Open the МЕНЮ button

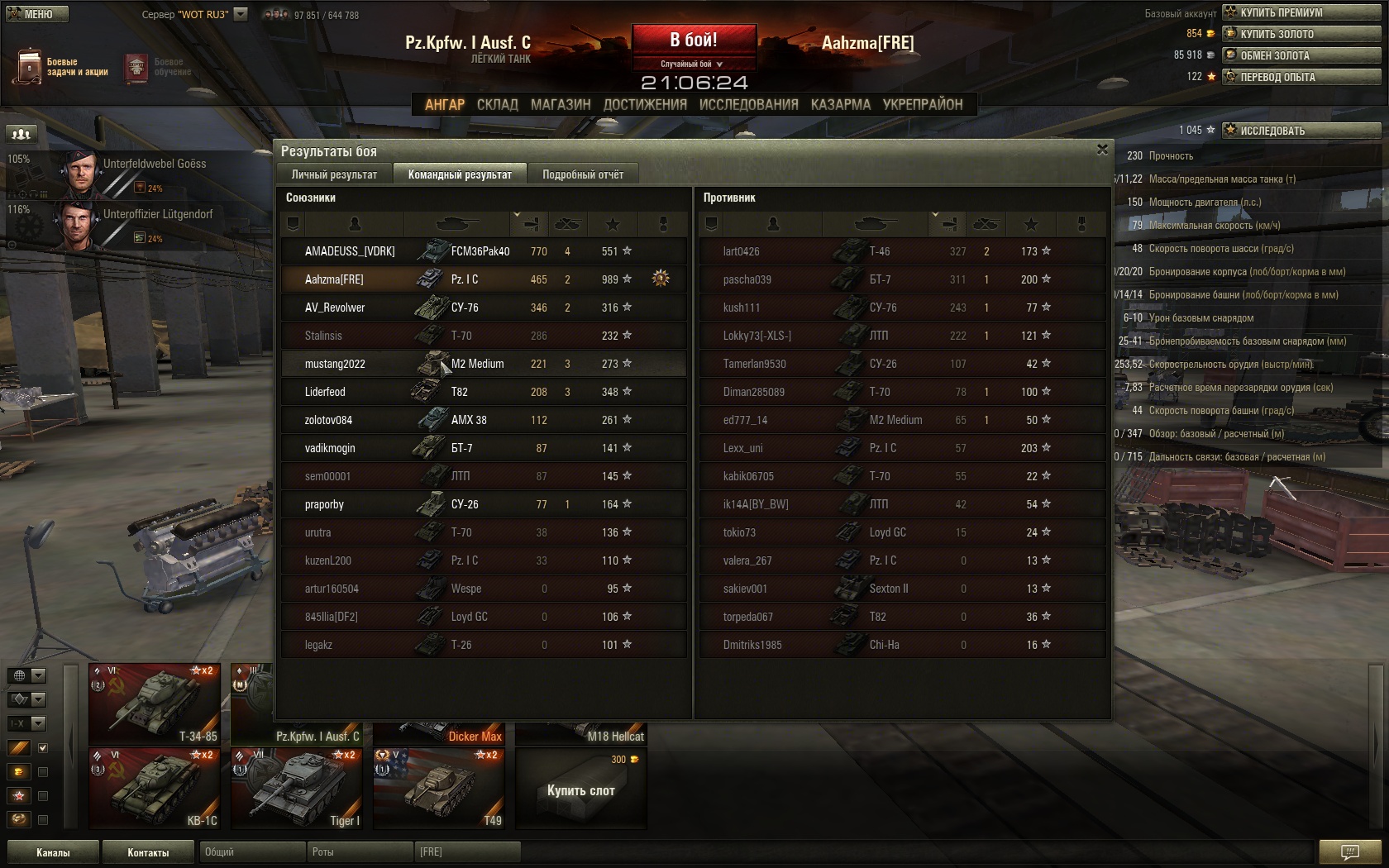(x=36, y=14)
